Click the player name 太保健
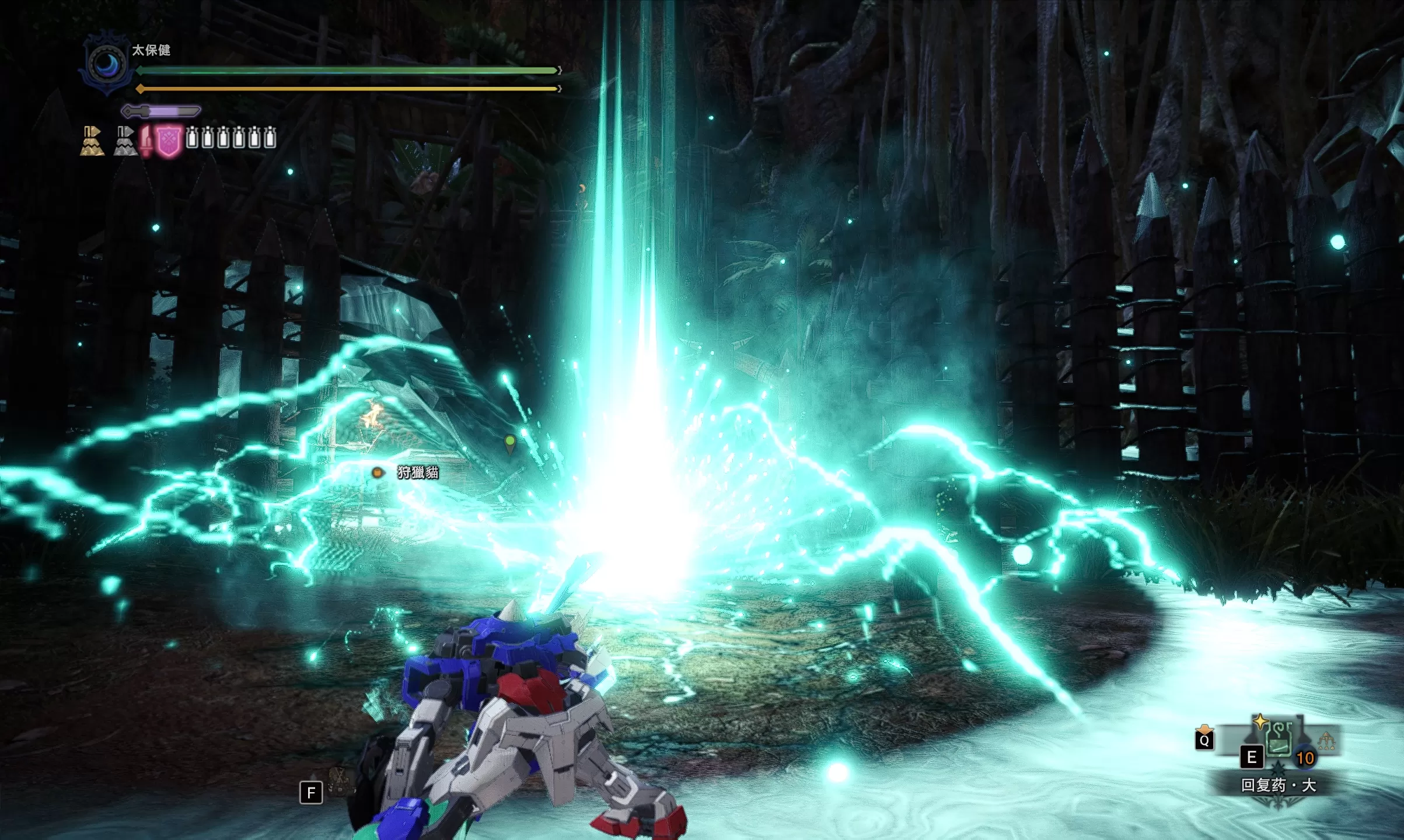 [151, 50]
